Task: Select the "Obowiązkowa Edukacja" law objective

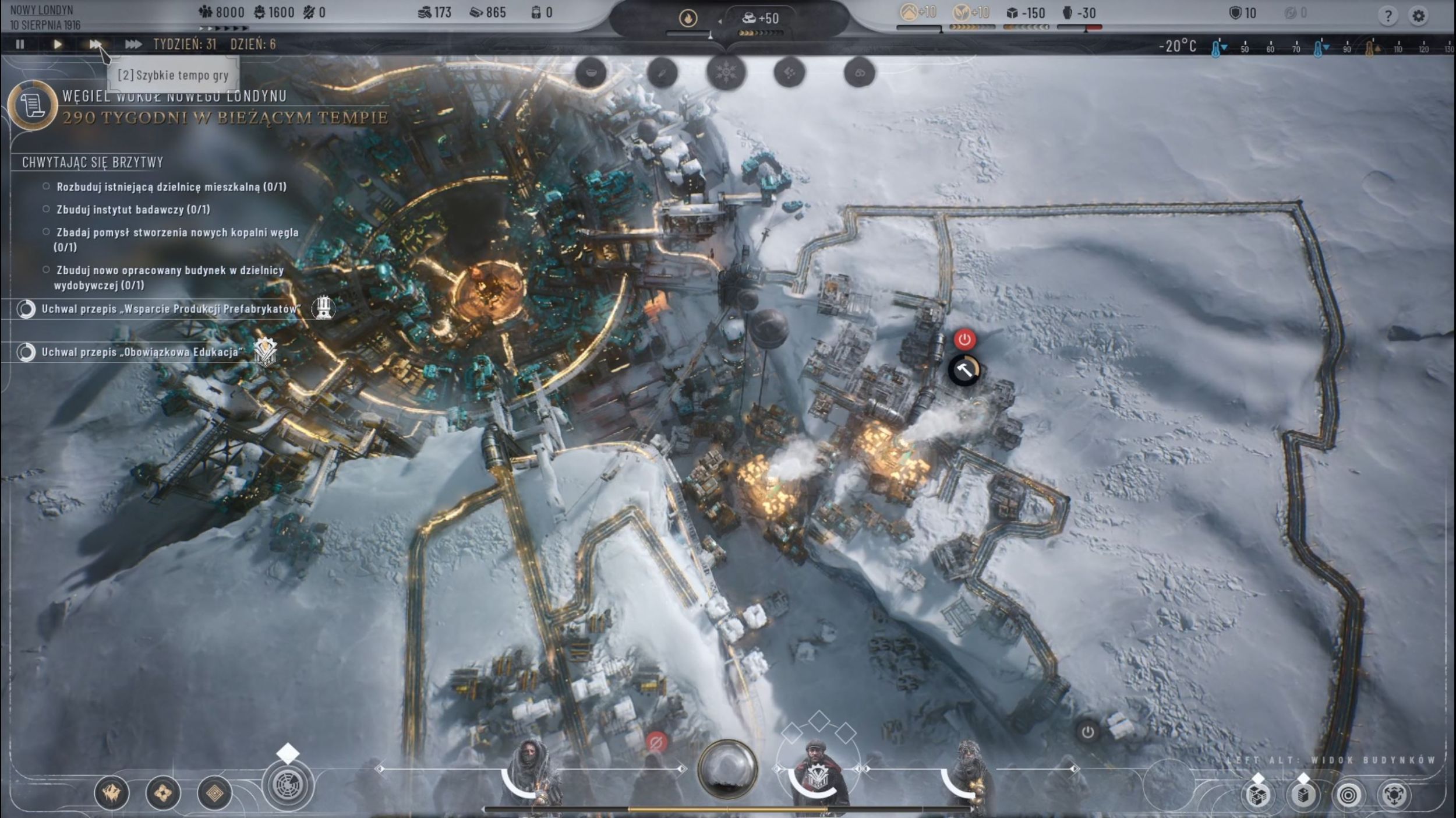Action: pyautogui.click(x=140, y=352)
